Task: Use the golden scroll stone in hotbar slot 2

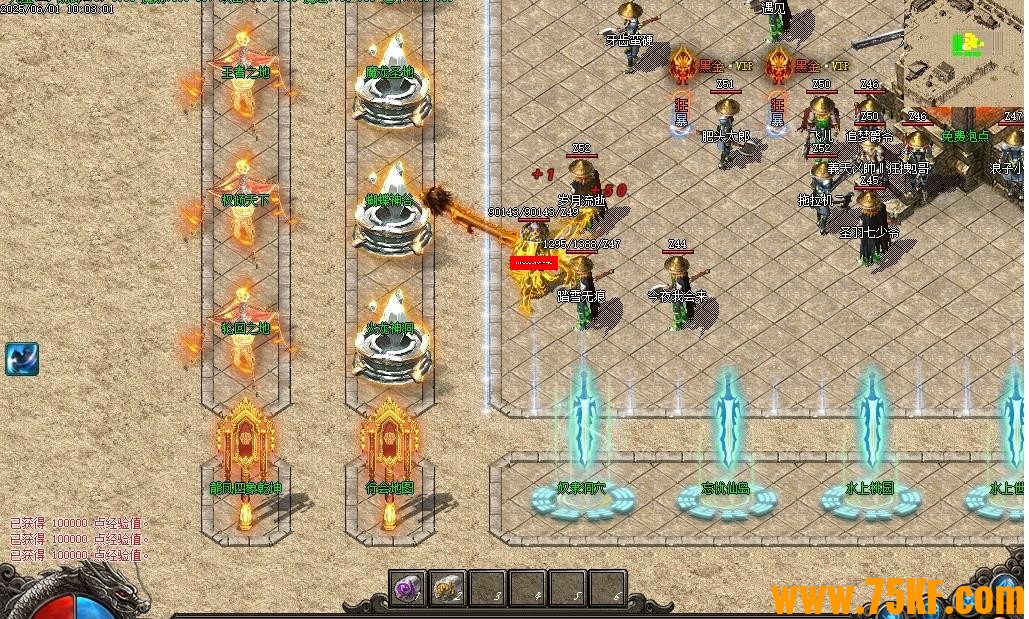Action: pos(448,588)
